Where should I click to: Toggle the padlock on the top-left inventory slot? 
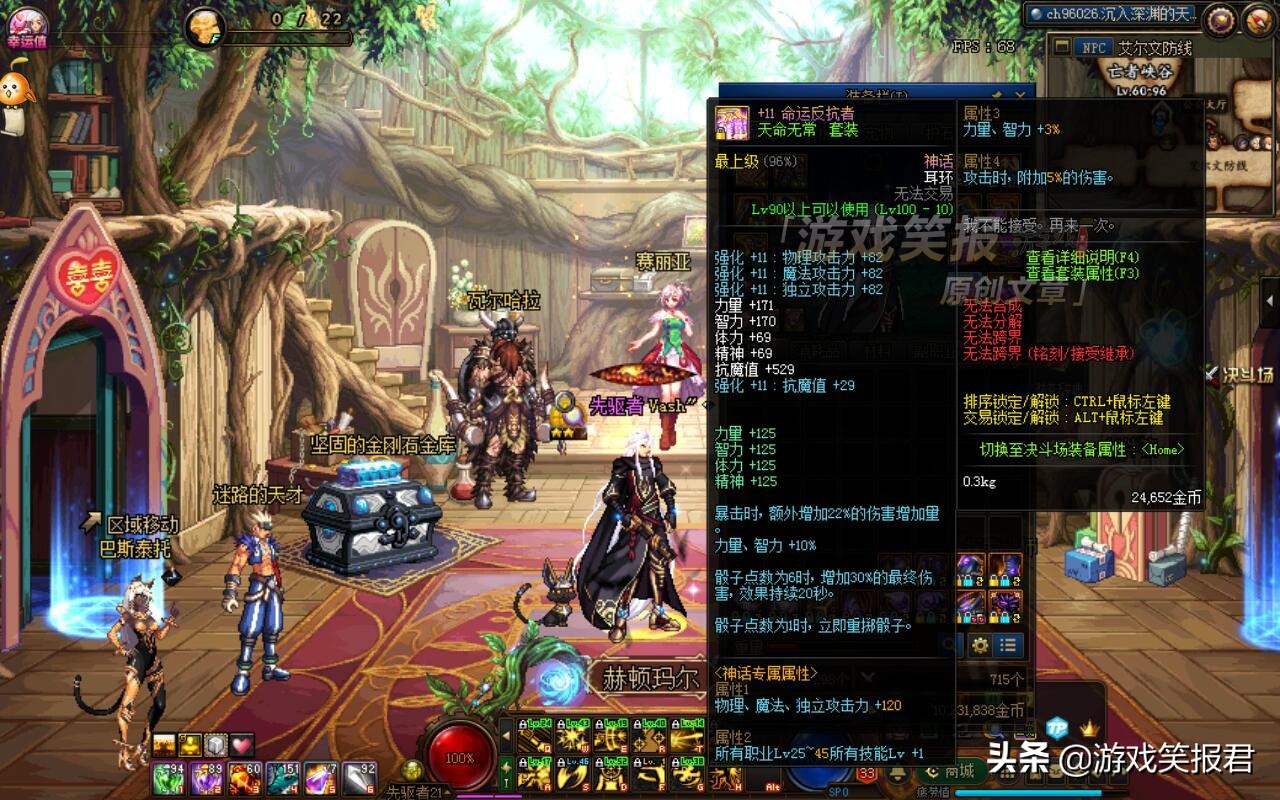[958, 581]
